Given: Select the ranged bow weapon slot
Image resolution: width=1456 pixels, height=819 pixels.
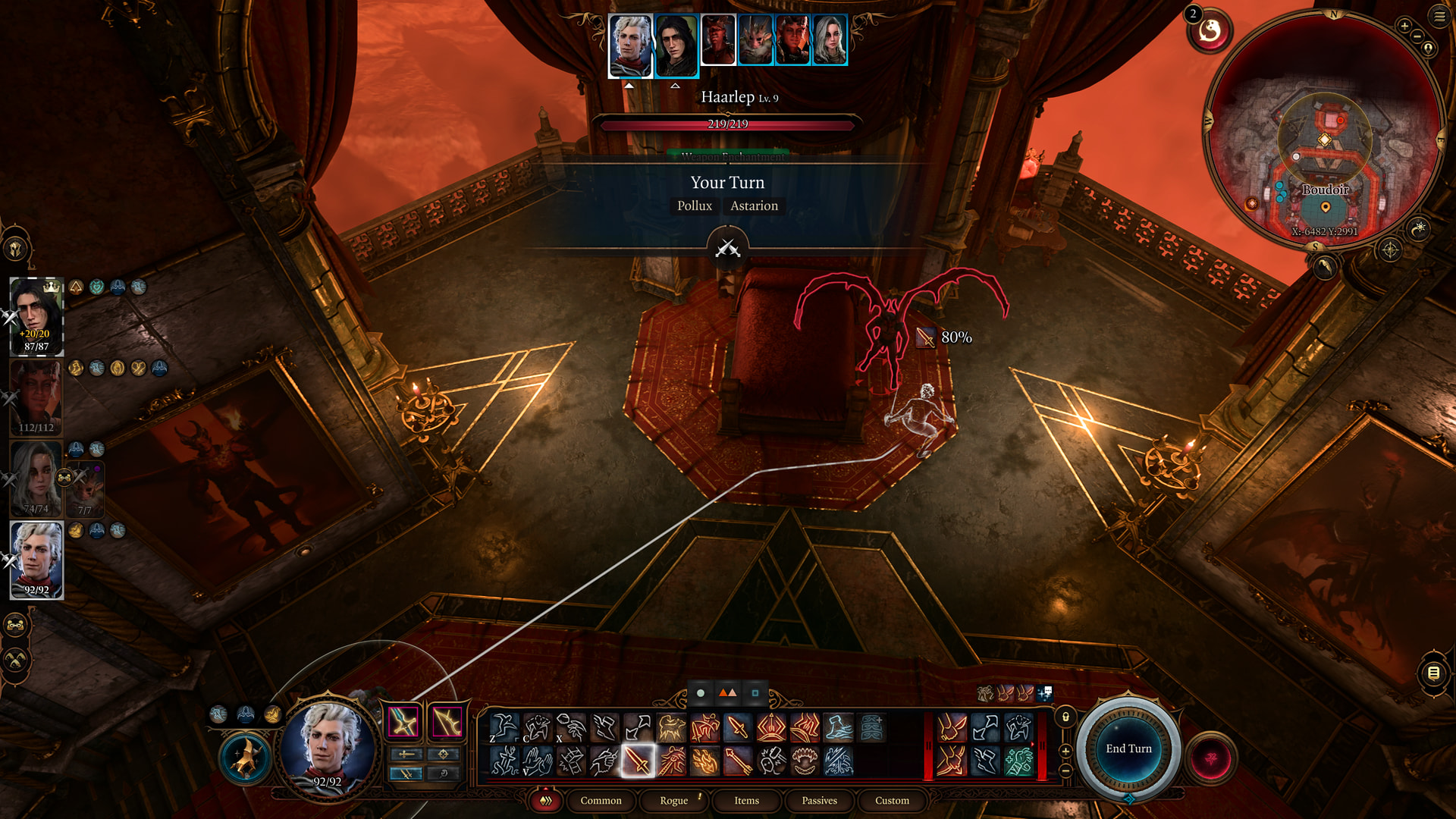Looking at the screenshot, I should (x=447, y=722).
